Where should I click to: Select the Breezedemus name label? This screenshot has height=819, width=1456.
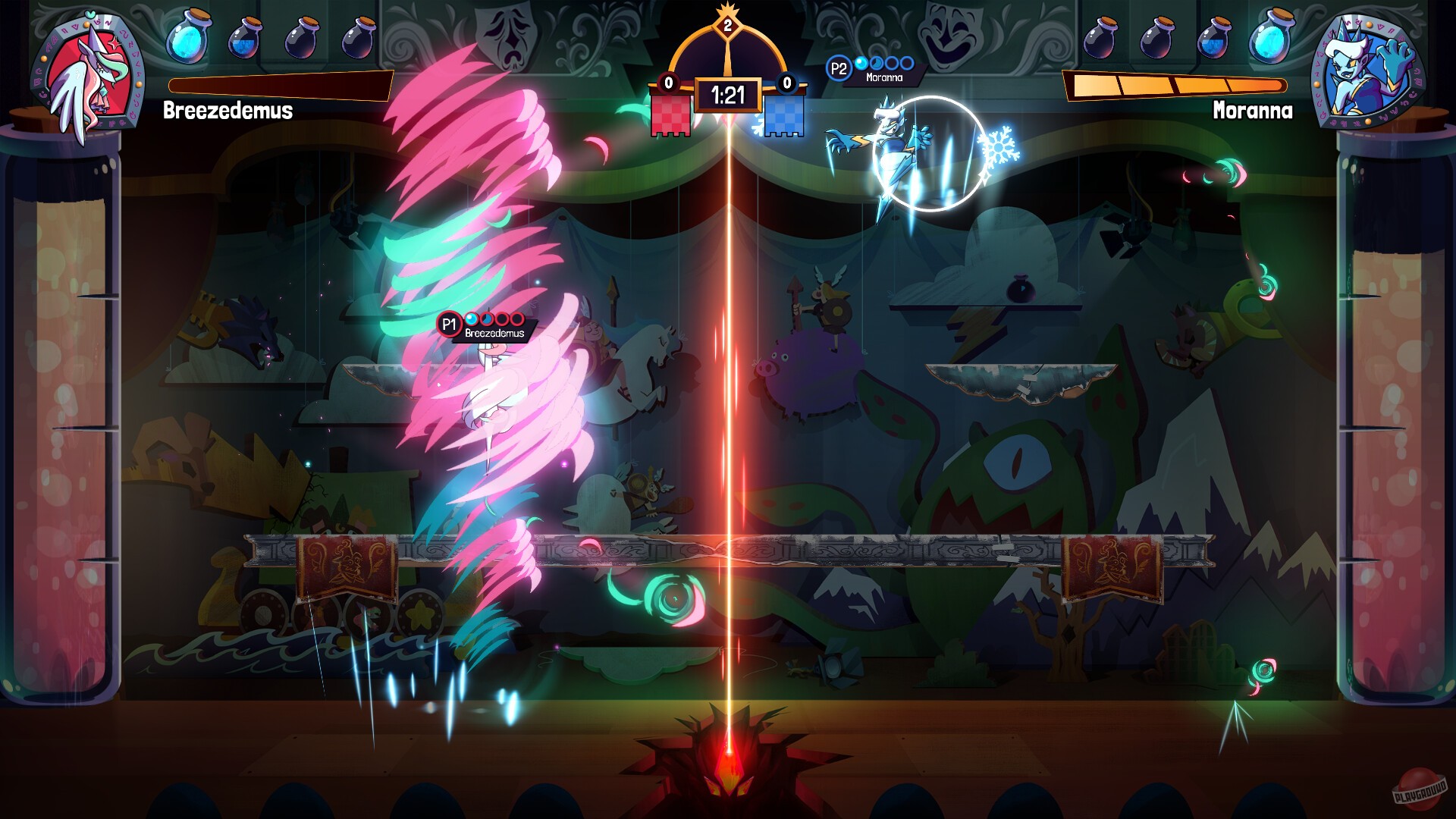226,112
